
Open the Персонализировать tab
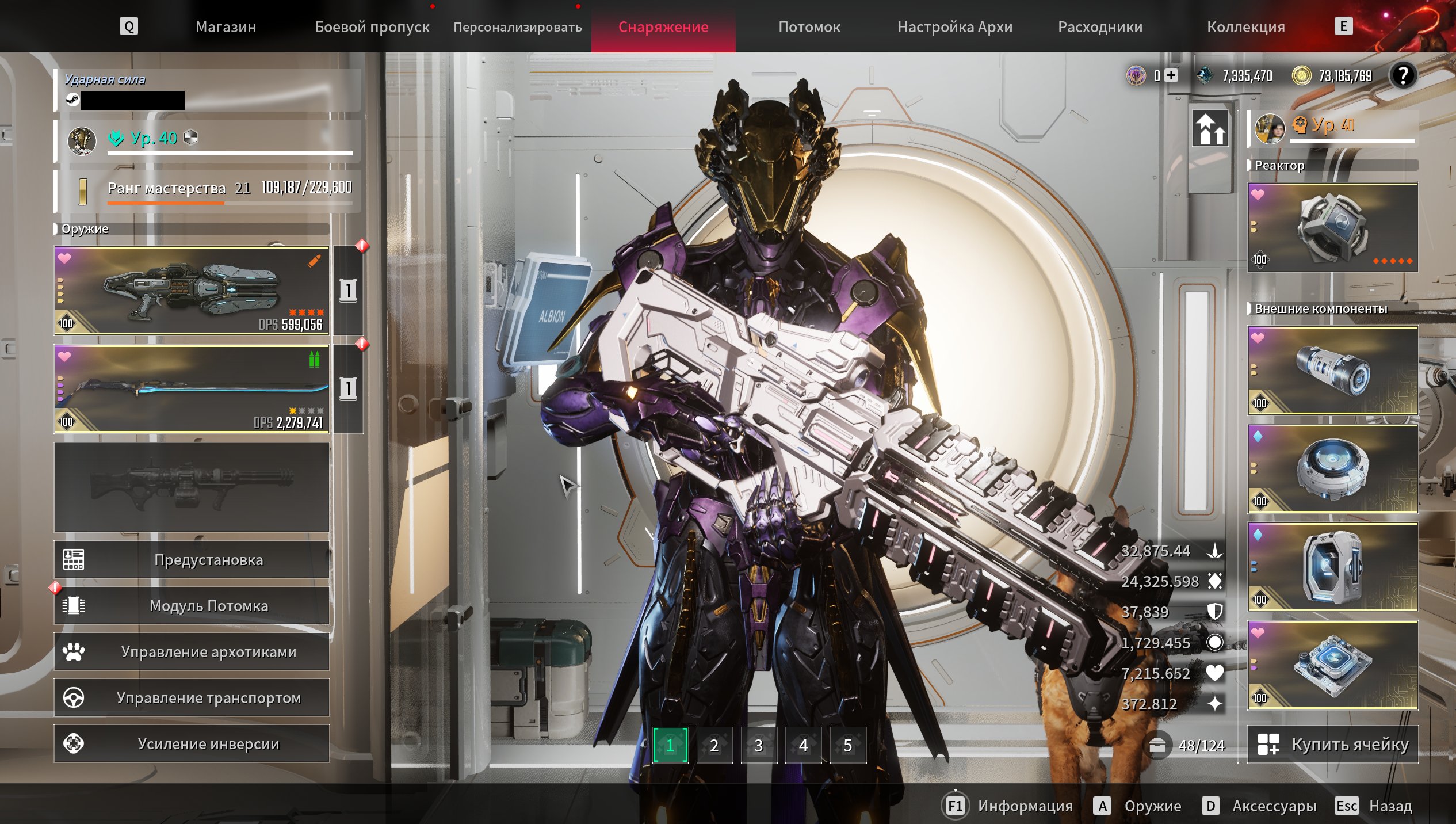(517, 27)
